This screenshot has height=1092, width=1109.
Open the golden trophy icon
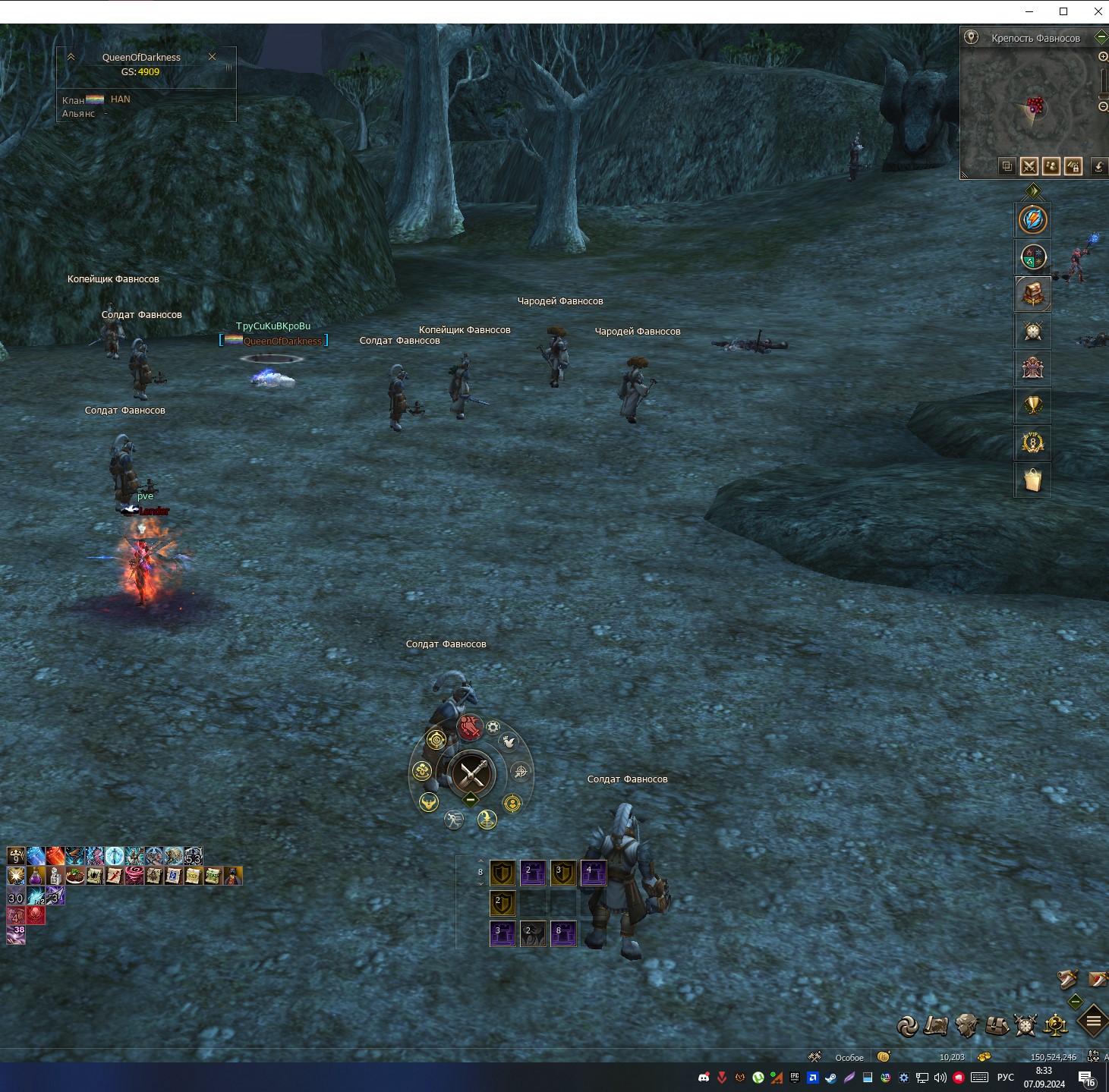(x=1032, y=404)
